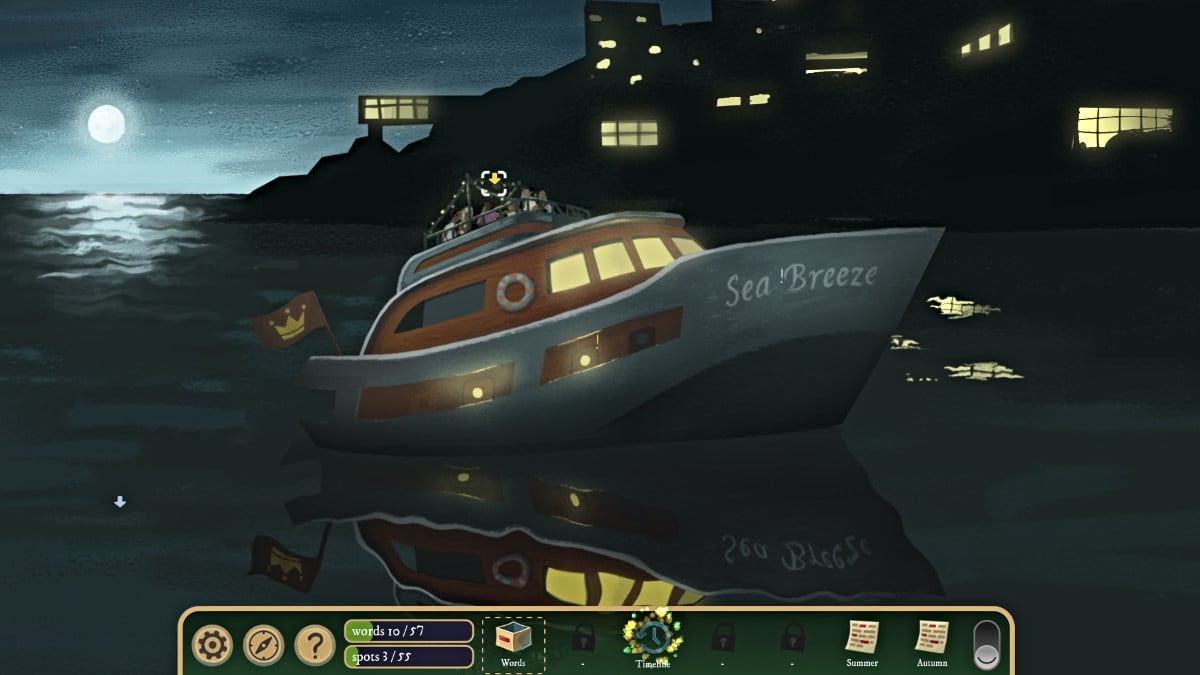Open the gear settings menu

(x=211, y=646)
